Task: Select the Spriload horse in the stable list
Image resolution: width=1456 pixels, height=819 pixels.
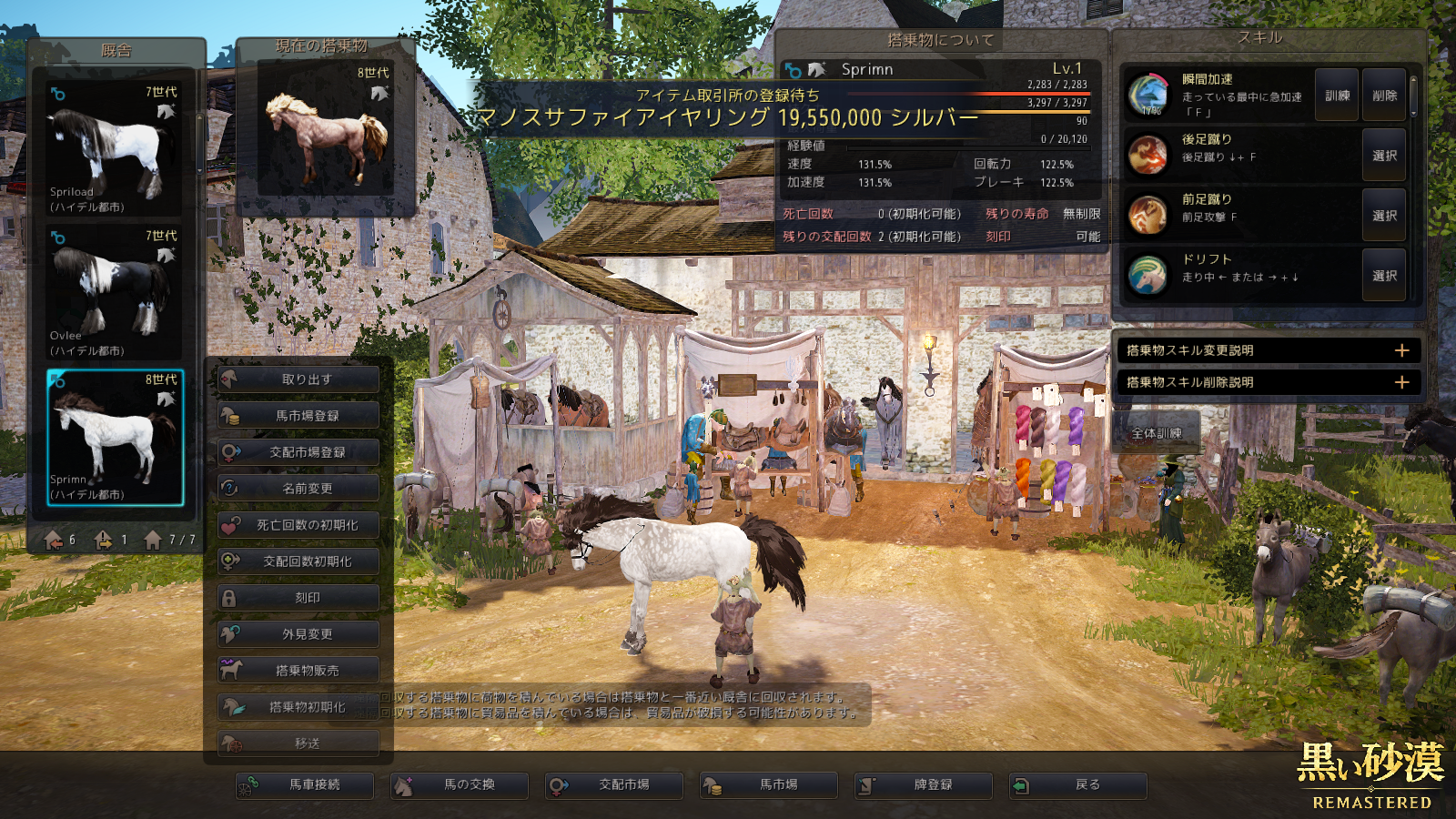Action: coord(114,148)
